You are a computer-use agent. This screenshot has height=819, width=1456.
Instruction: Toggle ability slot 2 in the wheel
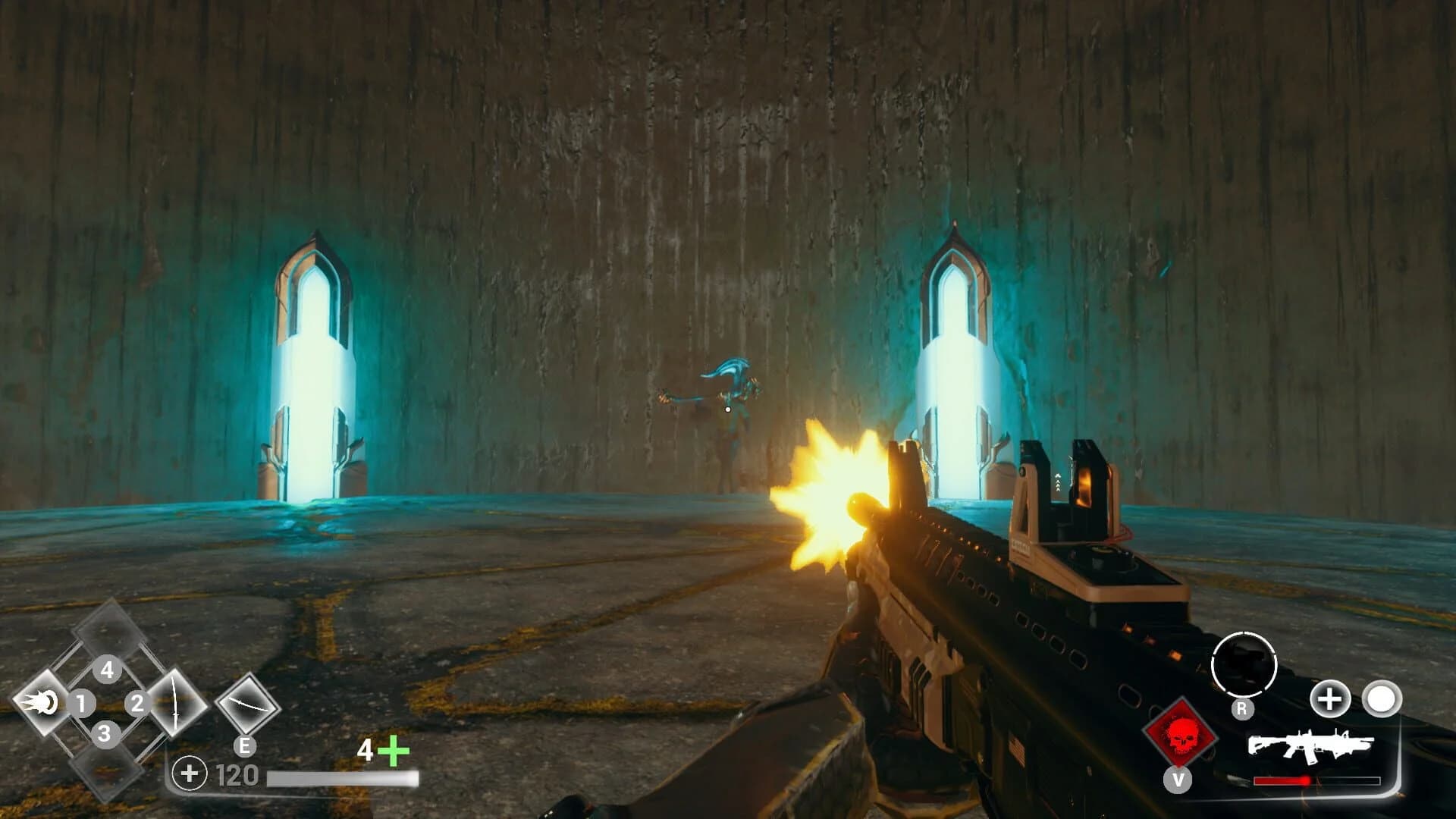click(x=137, y=702)
